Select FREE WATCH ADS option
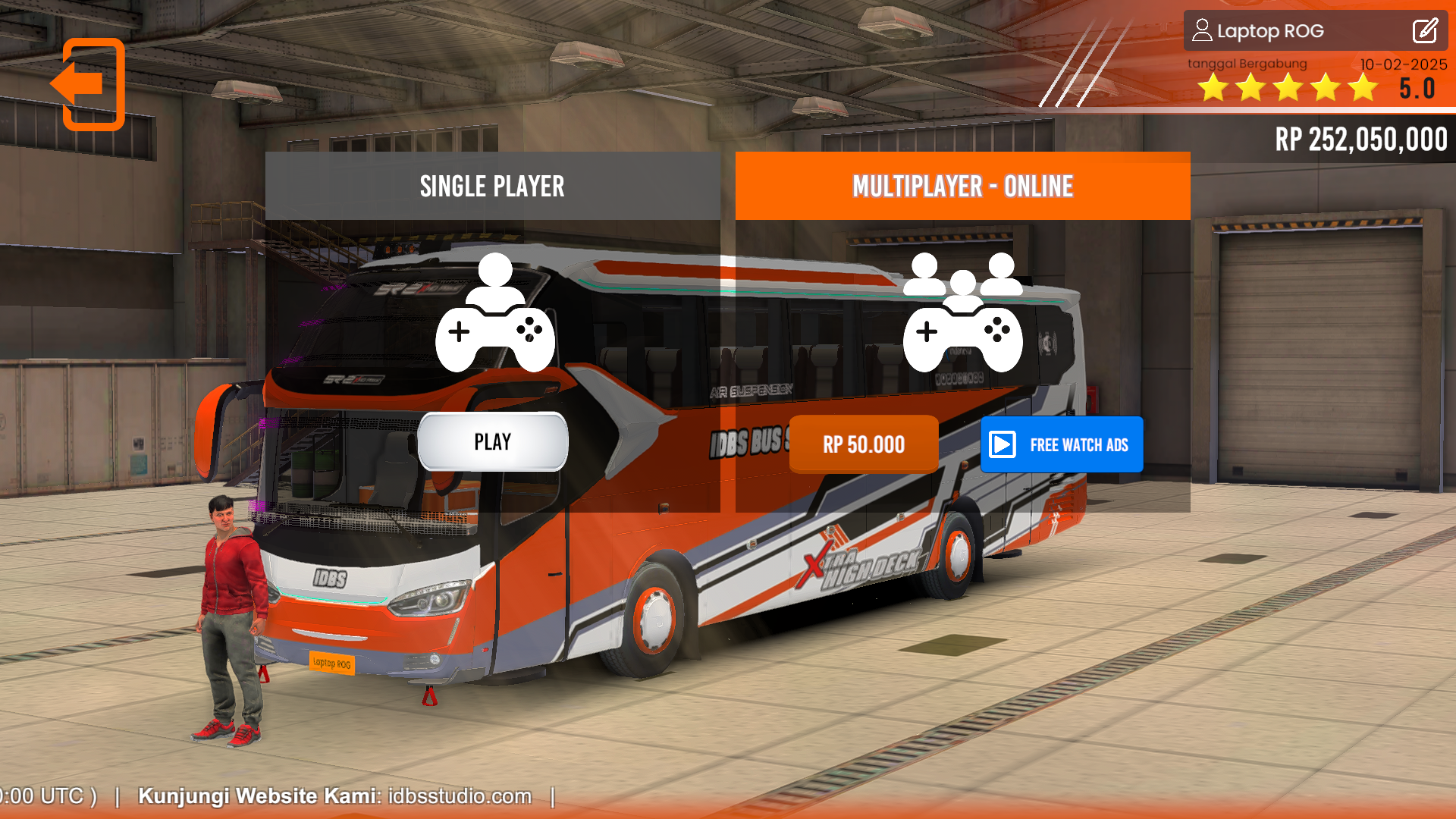This screenshot has height=819, width=1456. point(1062,444)
